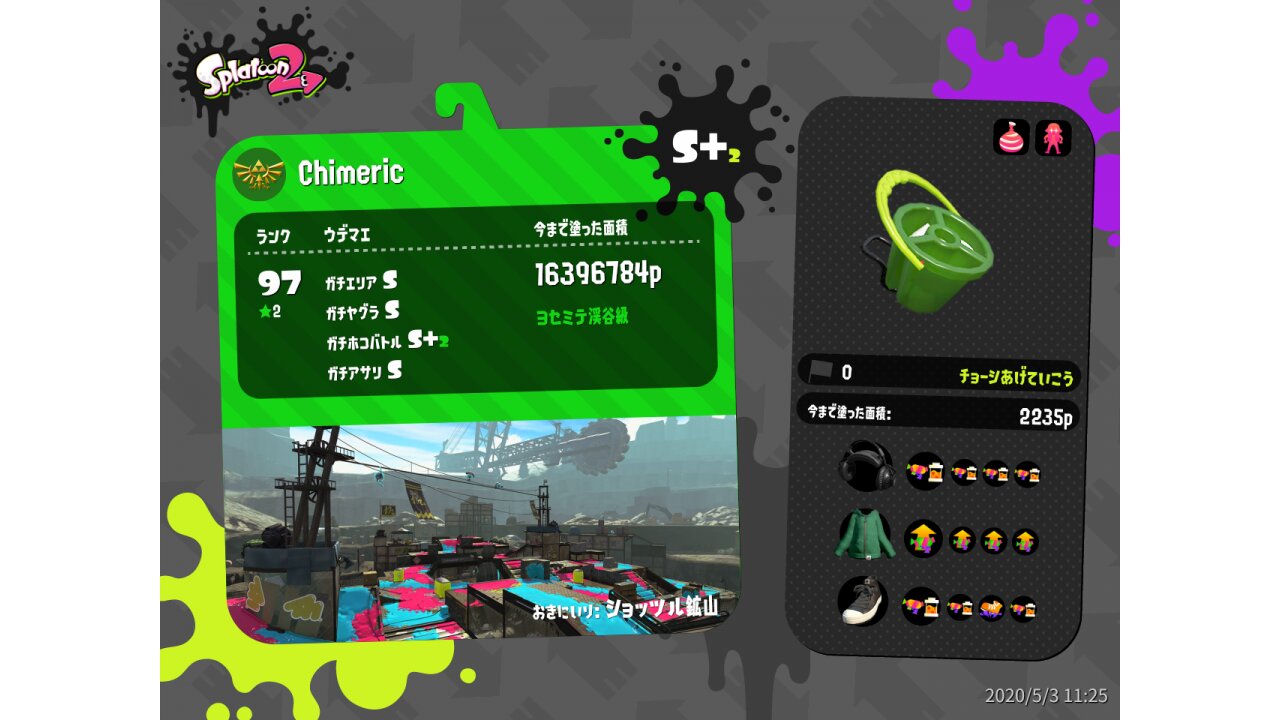Select the black sneaker shoes

[862, 602]
